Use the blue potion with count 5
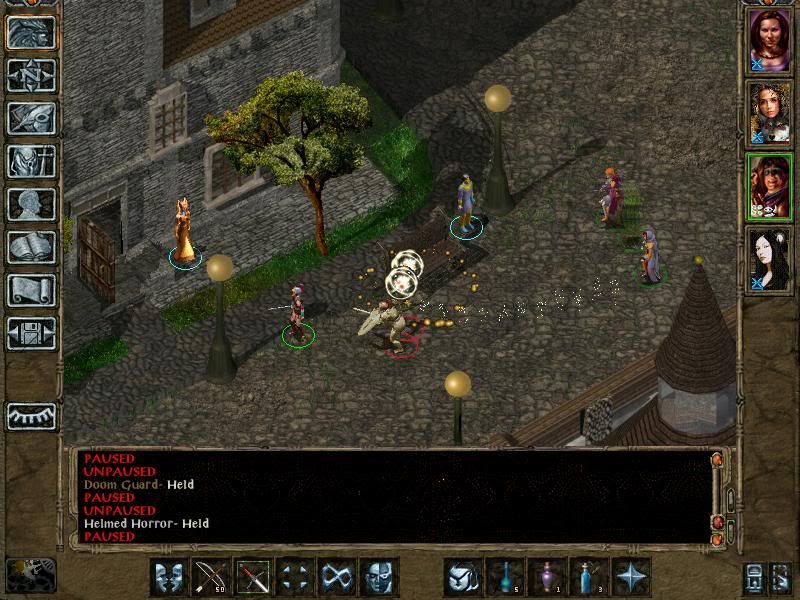The height and width of the screenshot is (600, 800). [x=505, y=577]
